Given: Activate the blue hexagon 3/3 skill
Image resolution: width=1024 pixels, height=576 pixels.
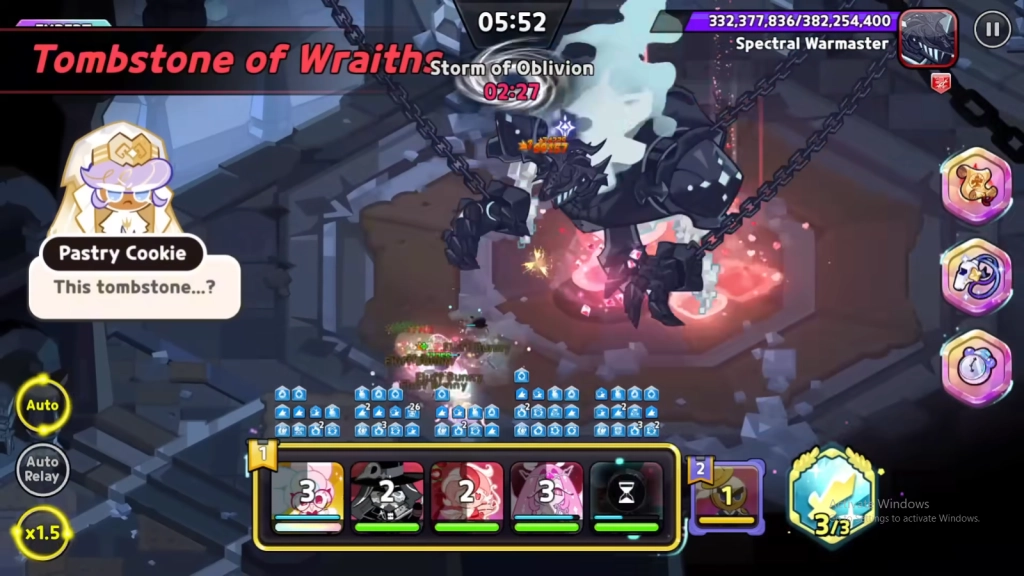Looking at the screenshot, I should pos(831,497).
